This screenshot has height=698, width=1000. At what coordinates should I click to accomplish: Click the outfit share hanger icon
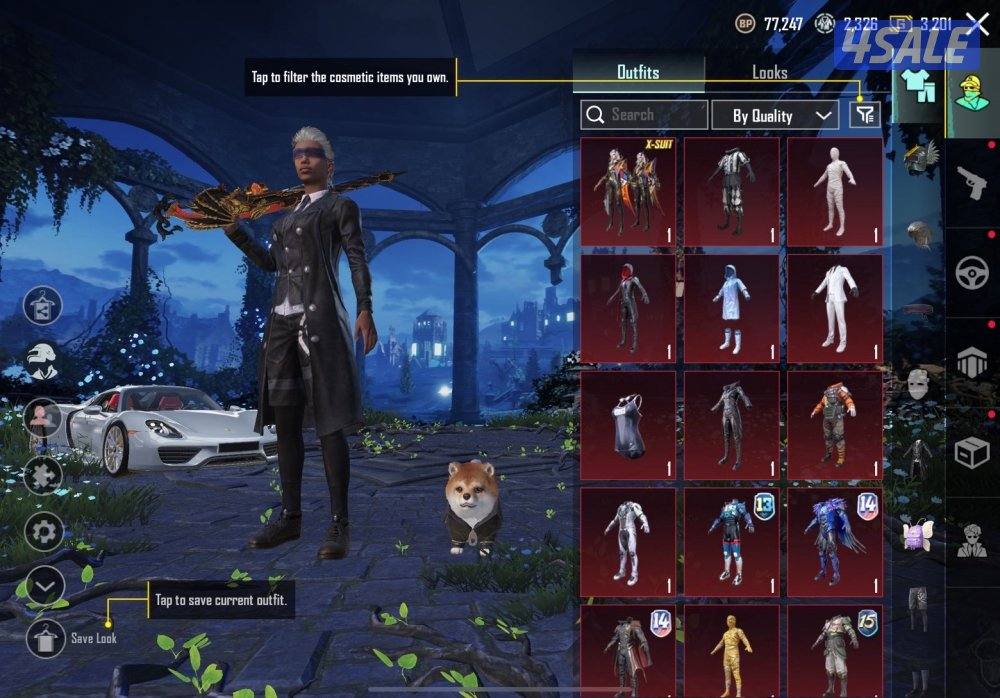coord(43,305)
